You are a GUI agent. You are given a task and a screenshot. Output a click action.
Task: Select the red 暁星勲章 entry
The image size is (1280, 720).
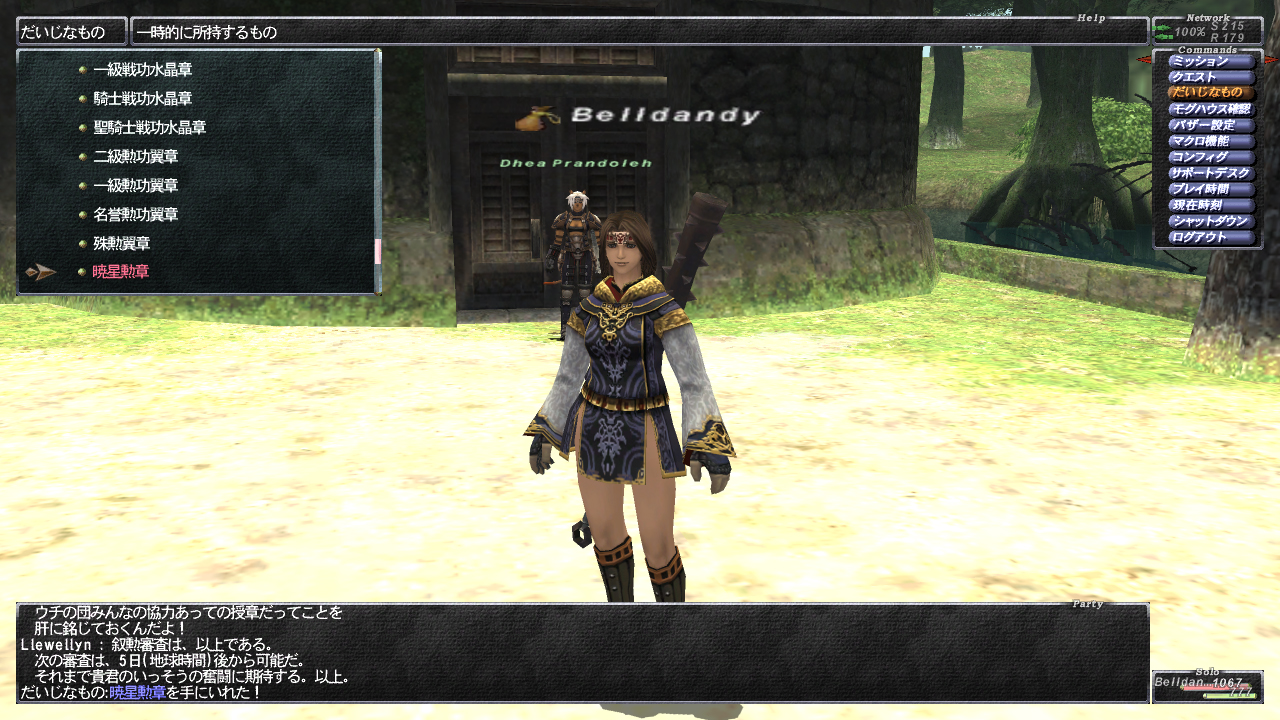121,272
